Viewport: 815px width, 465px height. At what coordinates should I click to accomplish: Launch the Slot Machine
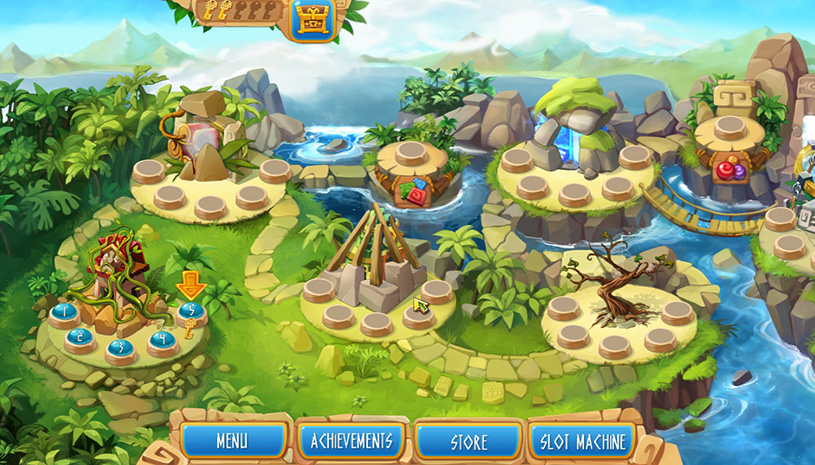pos(583,440)
